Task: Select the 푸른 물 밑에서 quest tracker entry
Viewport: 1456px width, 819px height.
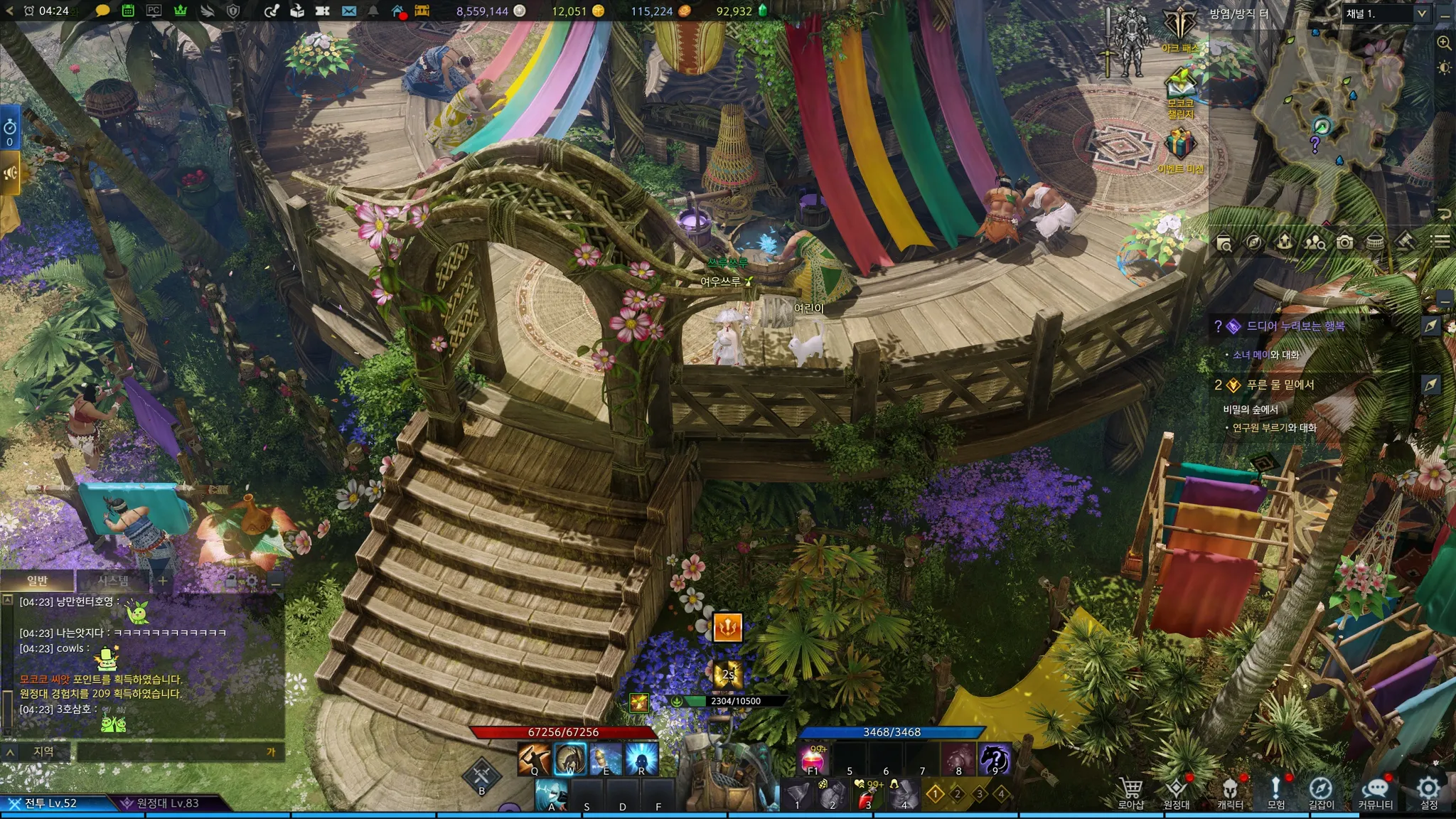Action: (x=1280, y=385)
